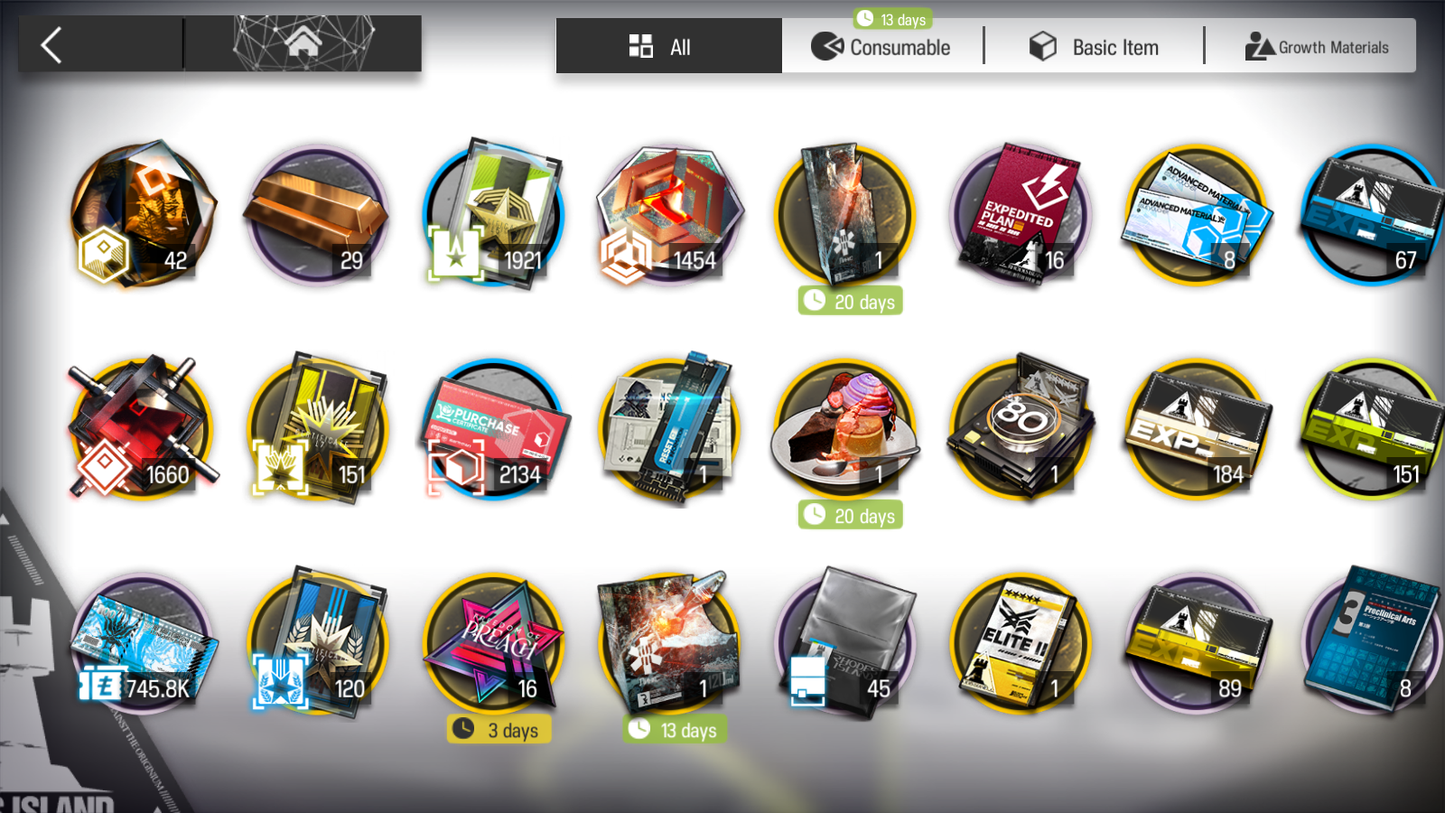
Task: Open the Basic Item tab
Action: click(x=1095, y=46)
